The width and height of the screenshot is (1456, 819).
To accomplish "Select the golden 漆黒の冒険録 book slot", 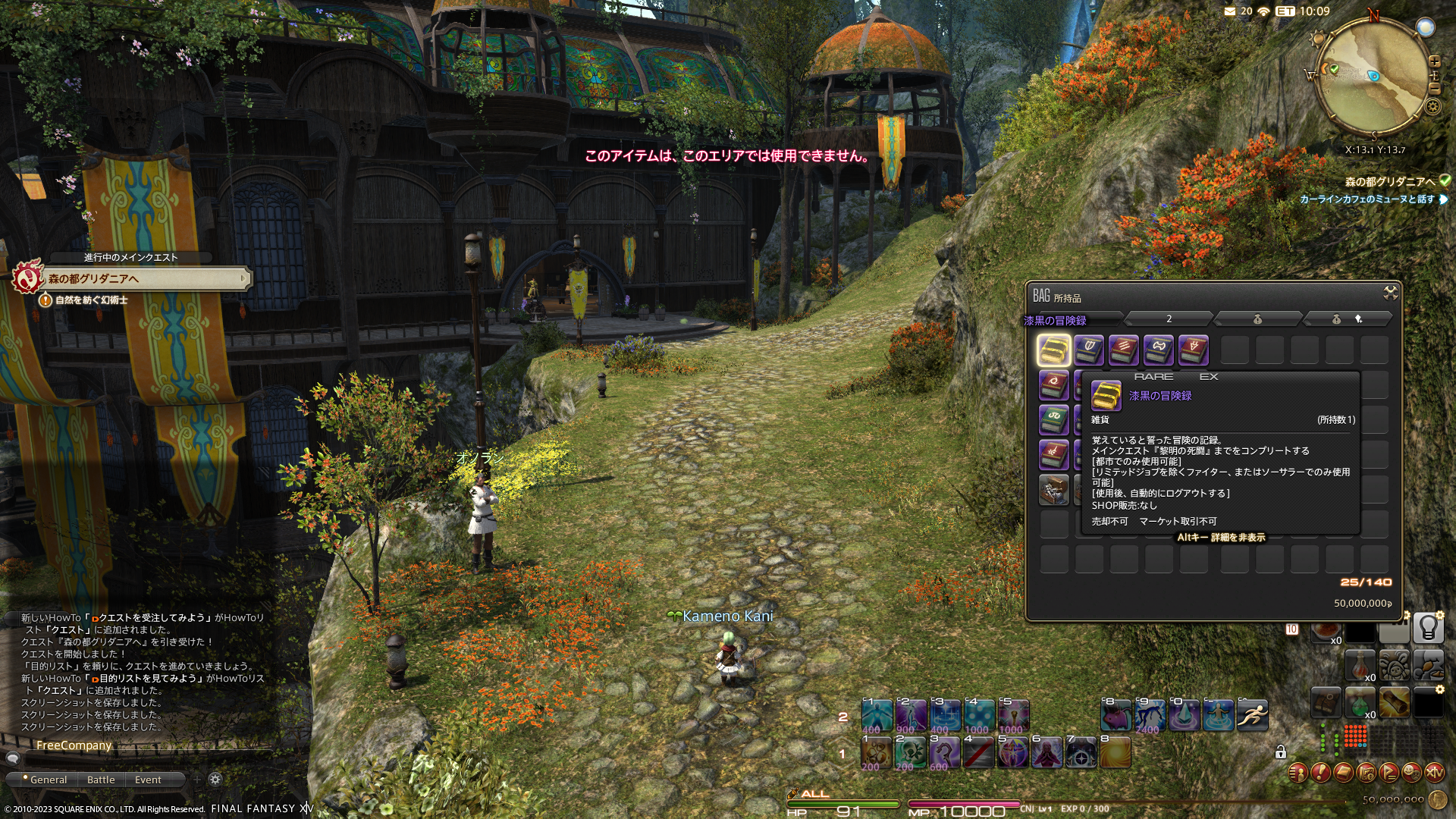I will coord(1053,350).
